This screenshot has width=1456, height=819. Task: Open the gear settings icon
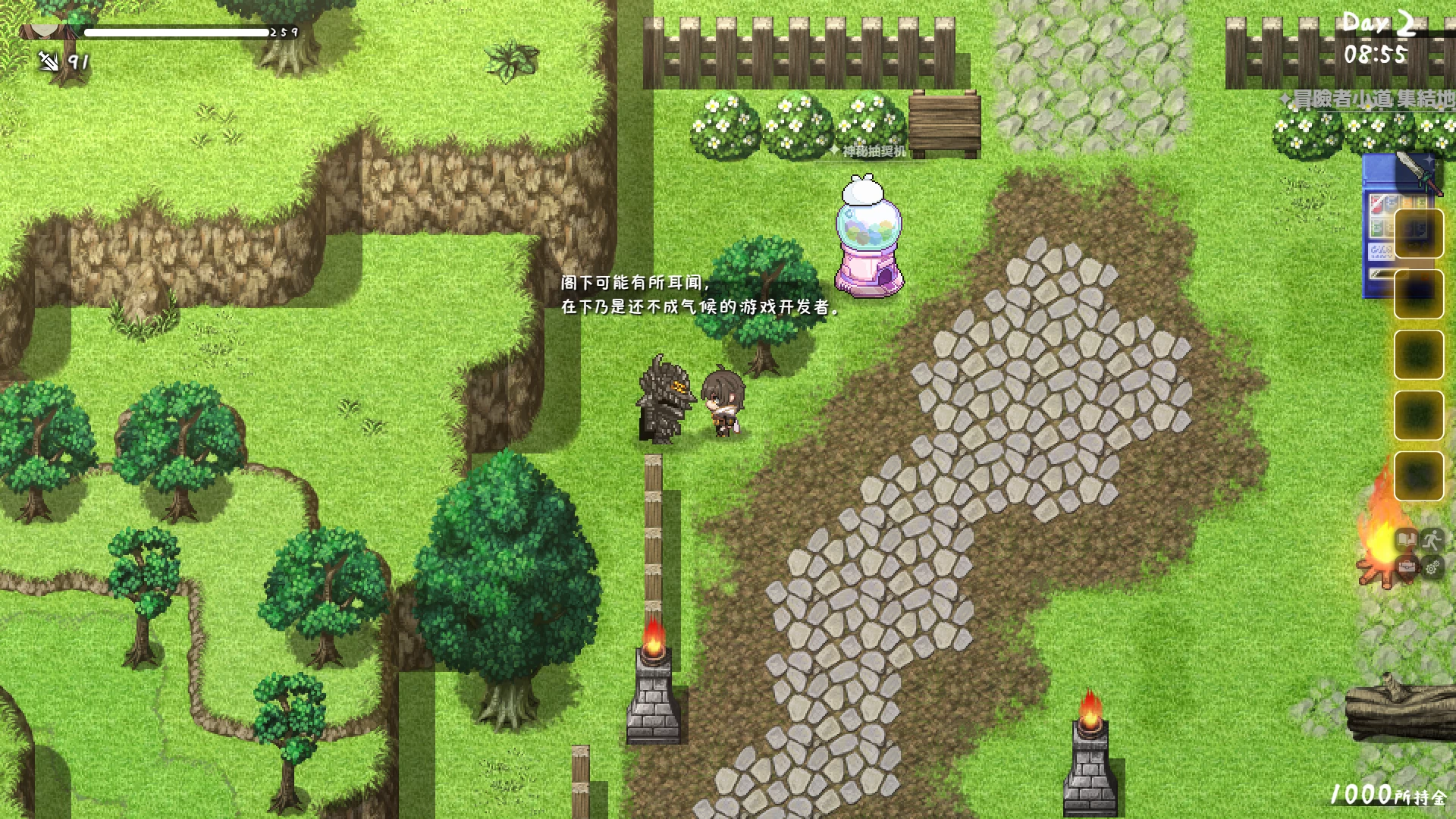coord(1432,566)
